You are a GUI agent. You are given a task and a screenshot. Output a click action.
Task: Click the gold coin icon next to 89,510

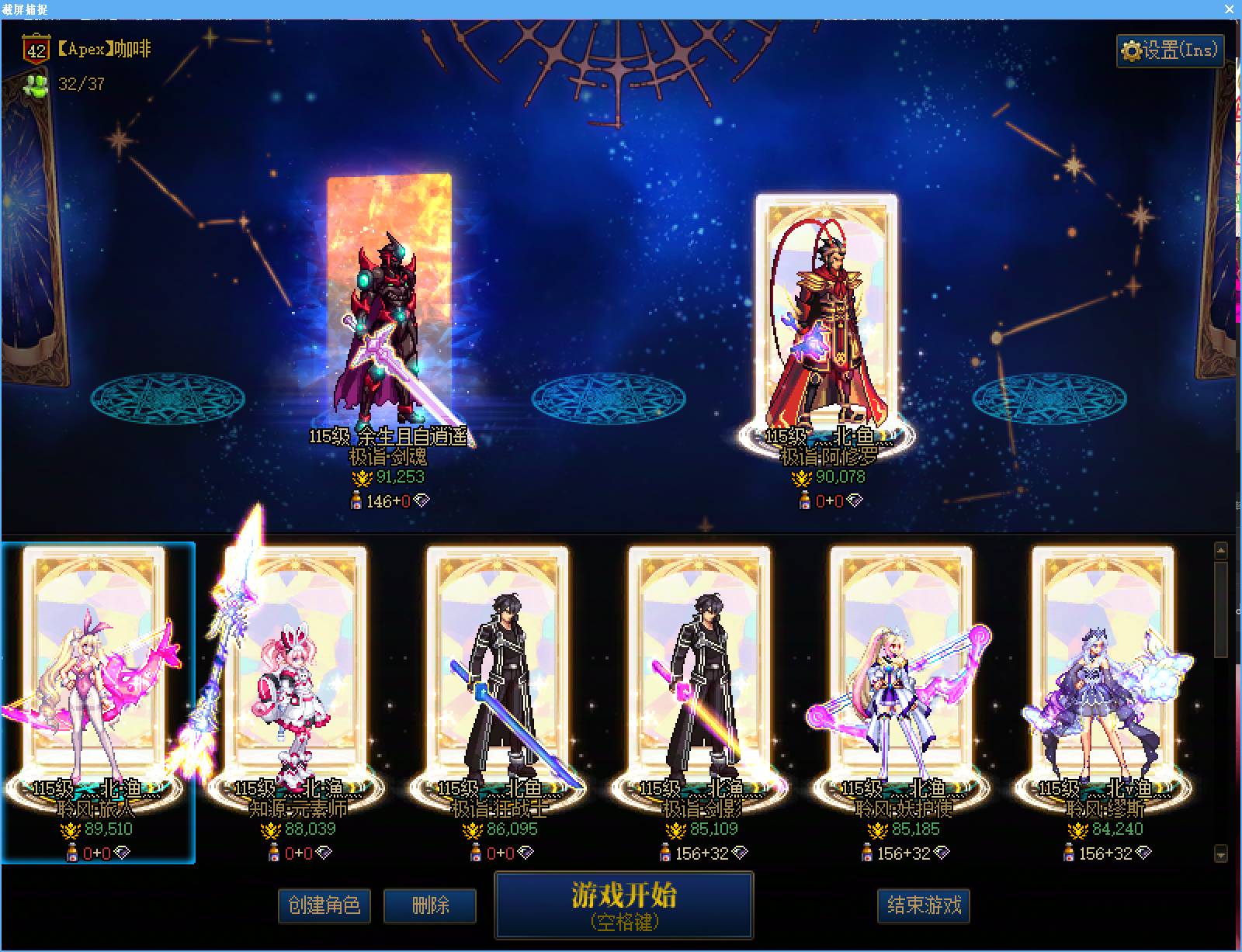tap(71, 829)
